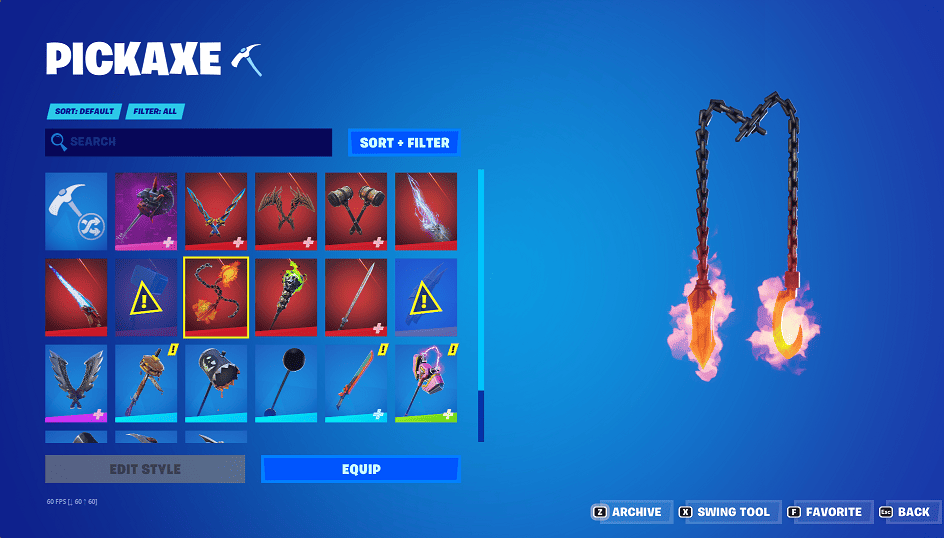Select the dark feathered wings pickaxe
Screen dimensions: 944x538
pos(76,383)
